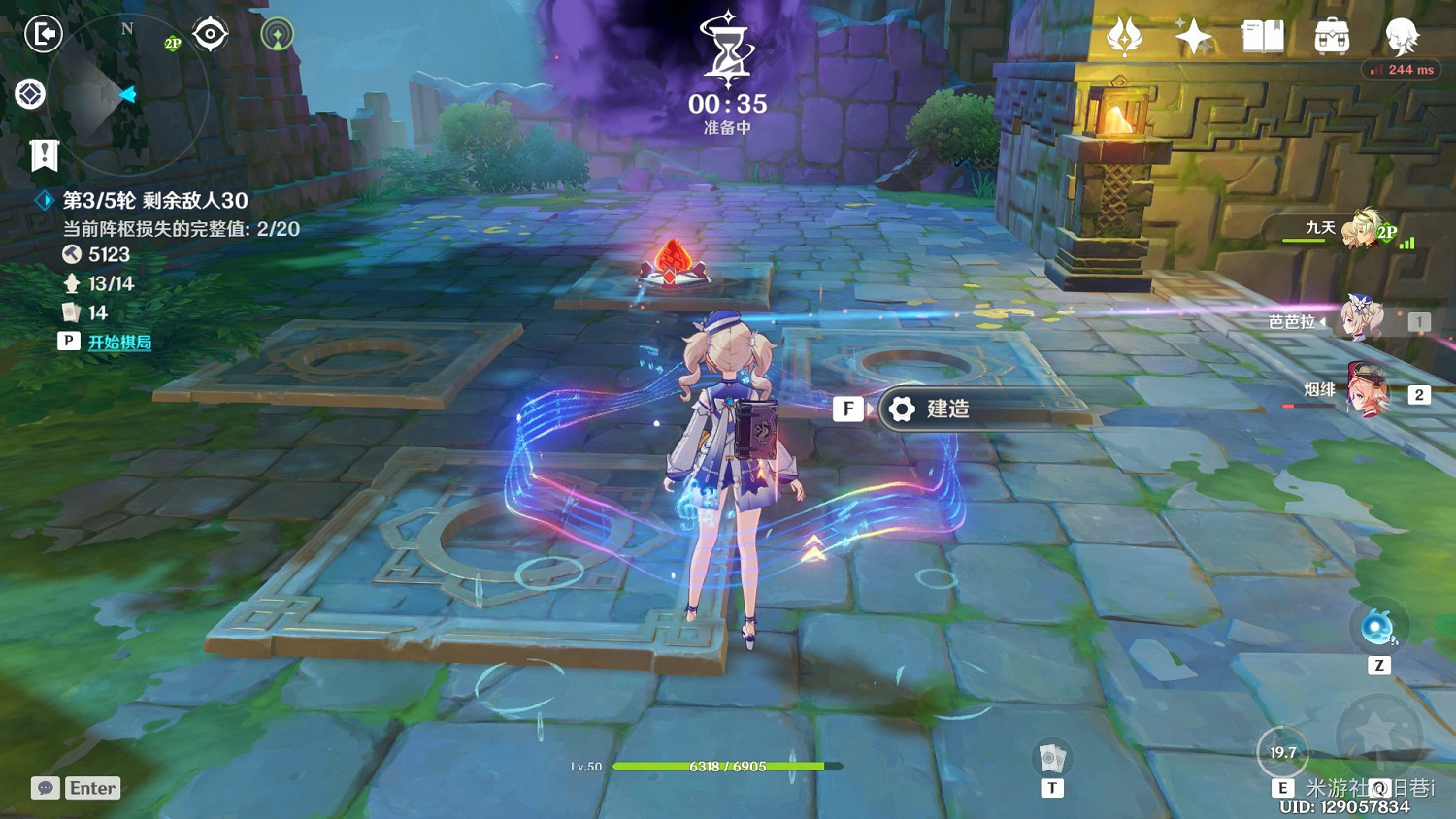The image size is (1456, 819).
Task: Open the Archive book icon
Action: click(x=1261, y=36)
